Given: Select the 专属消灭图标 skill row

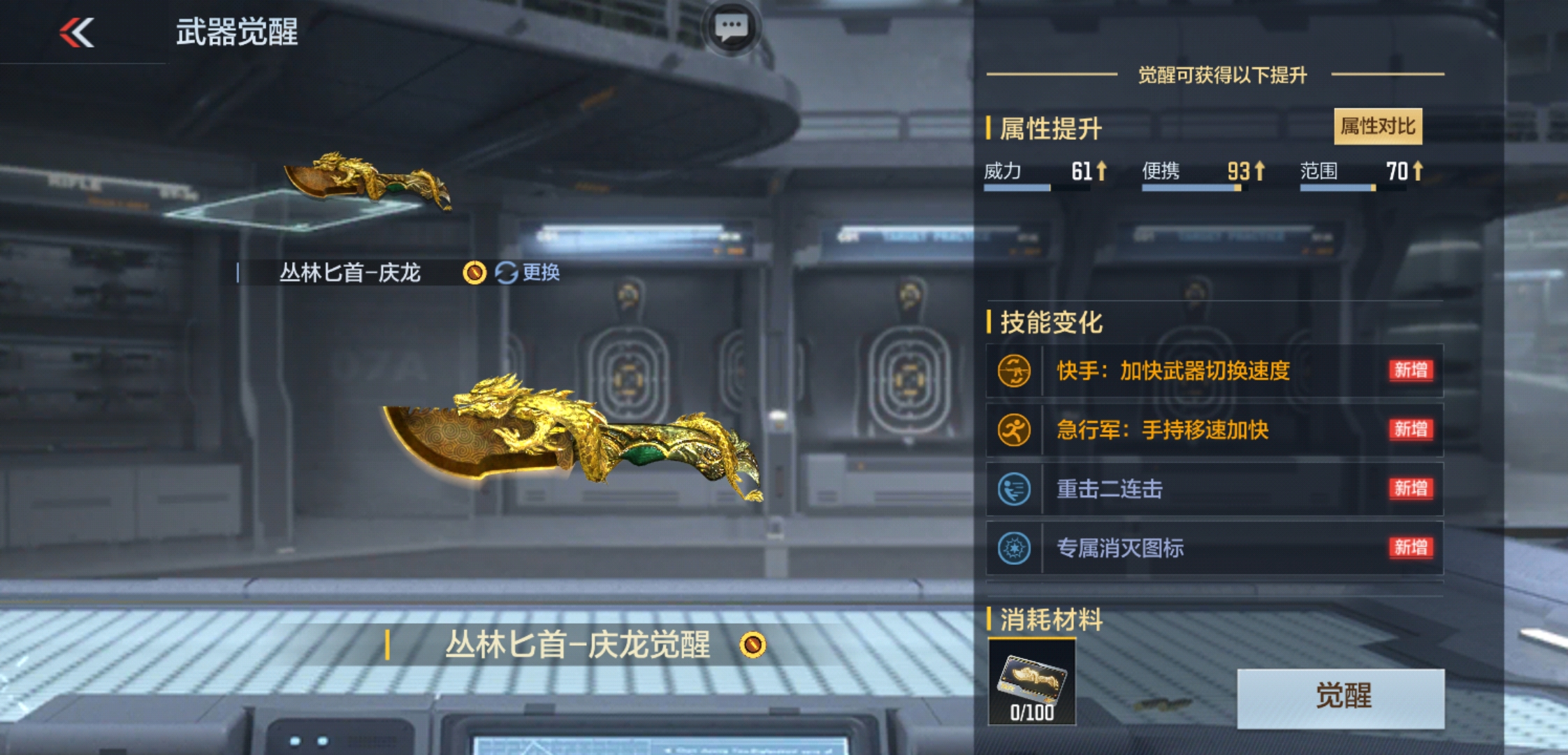Looking at the screenshot, I should (x=1214, y=548).
